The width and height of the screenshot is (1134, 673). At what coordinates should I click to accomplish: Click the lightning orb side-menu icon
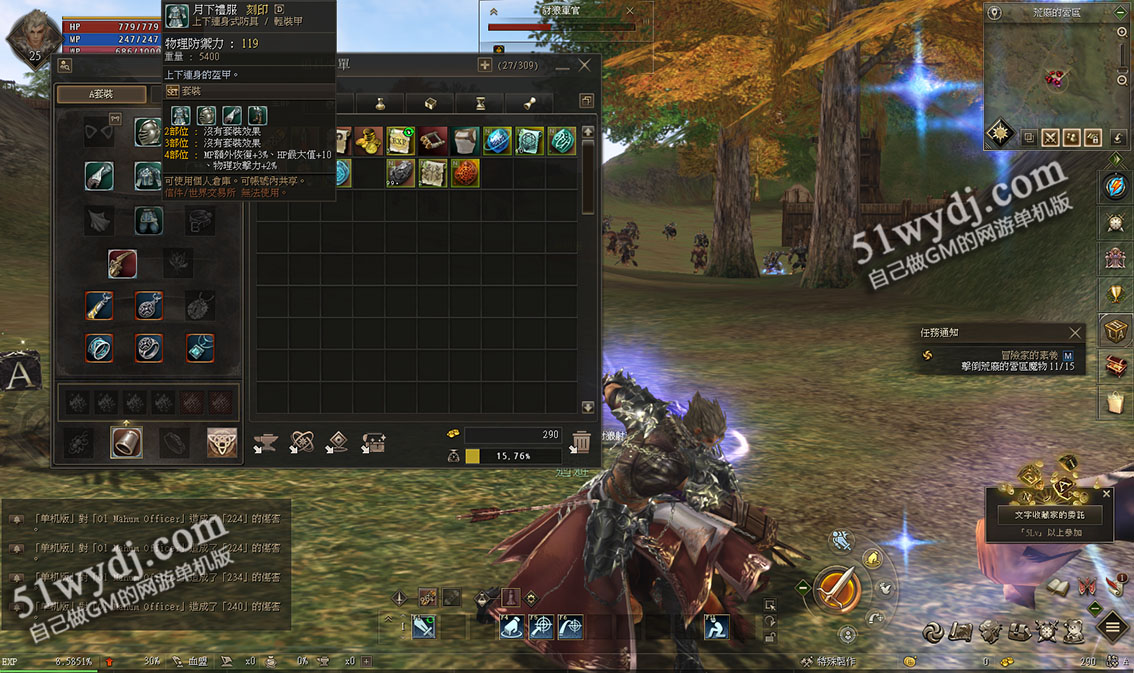(x=1115, y=186)
